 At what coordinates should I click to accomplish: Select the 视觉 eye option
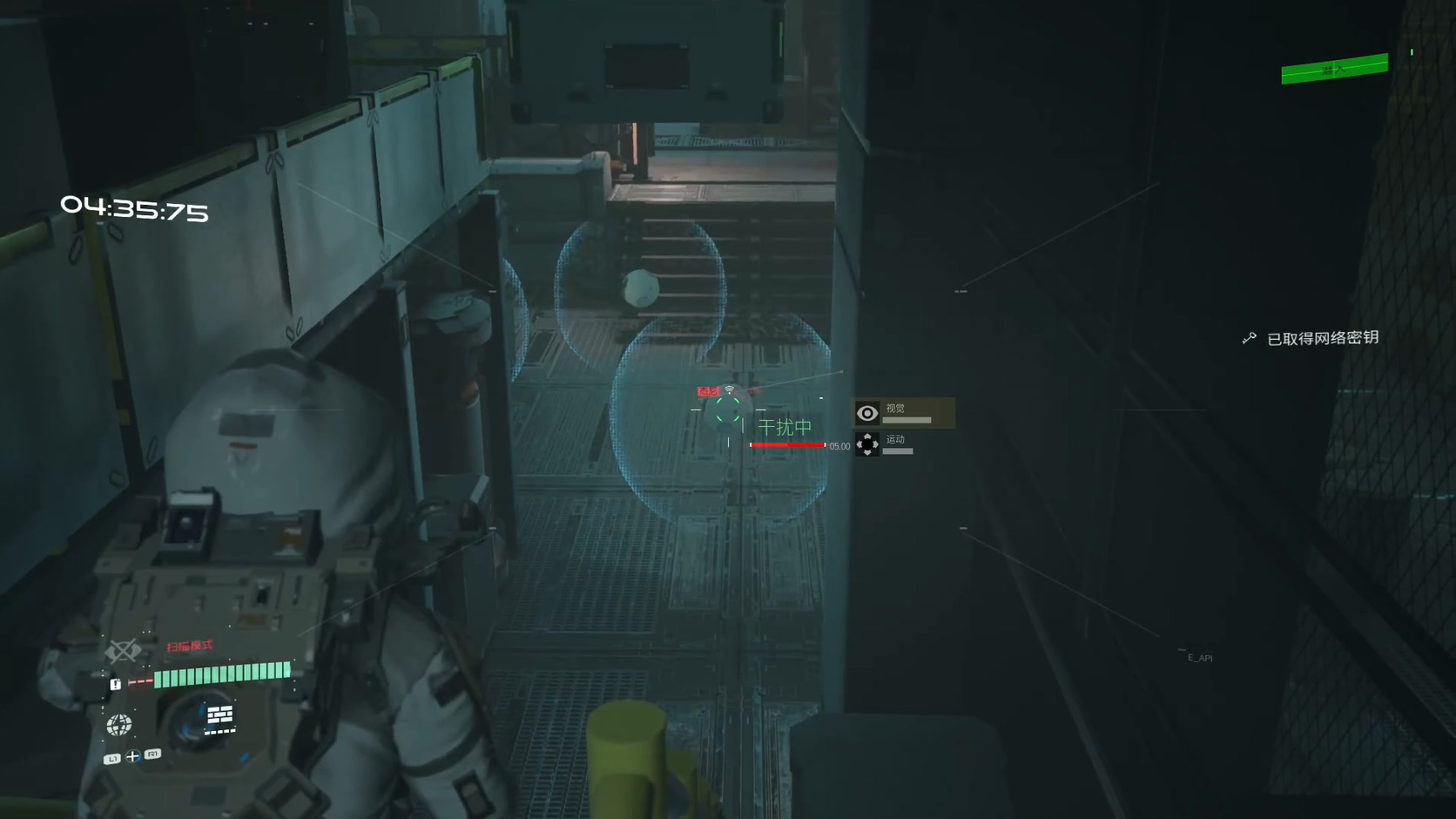[x=867, y=413]
